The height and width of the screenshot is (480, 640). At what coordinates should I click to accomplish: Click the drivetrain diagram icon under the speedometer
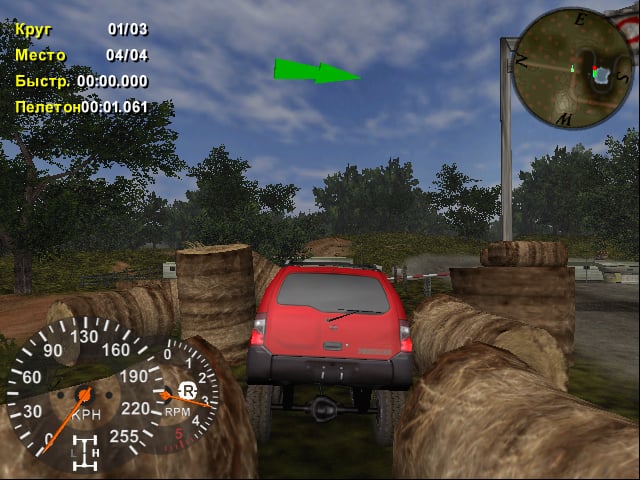tap(85, 454)
